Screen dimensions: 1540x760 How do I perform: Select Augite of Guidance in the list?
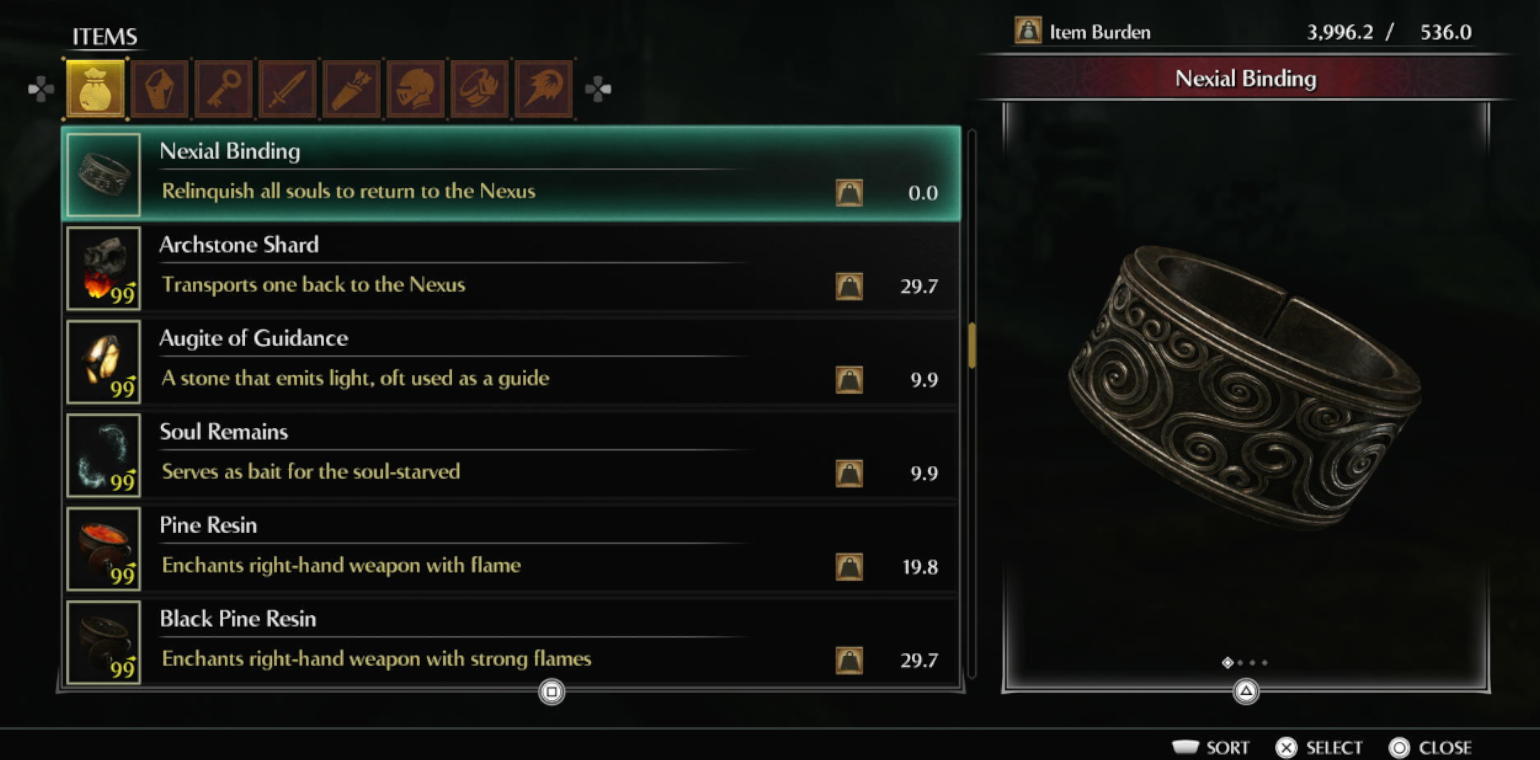(510, 360)
